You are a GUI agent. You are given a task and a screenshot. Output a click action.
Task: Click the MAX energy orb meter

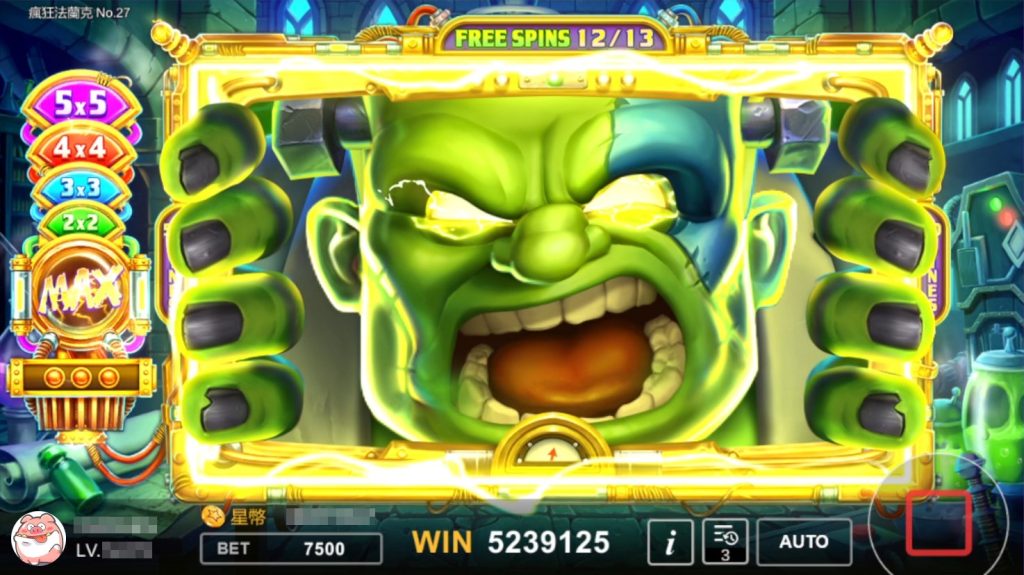pyautogui.click(x=81, y=290)
